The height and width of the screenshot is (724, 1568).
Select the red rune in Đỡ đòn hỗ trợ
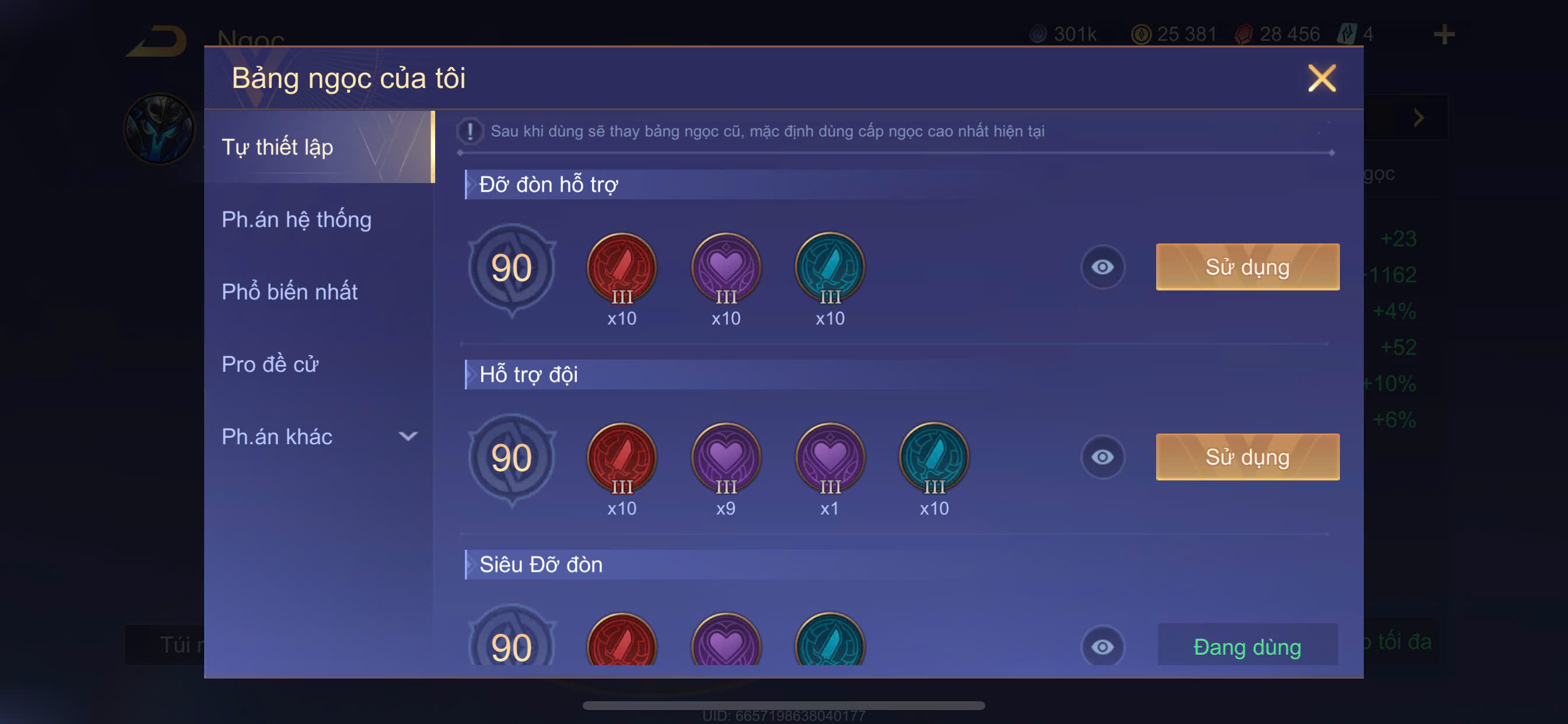point(621,268)
